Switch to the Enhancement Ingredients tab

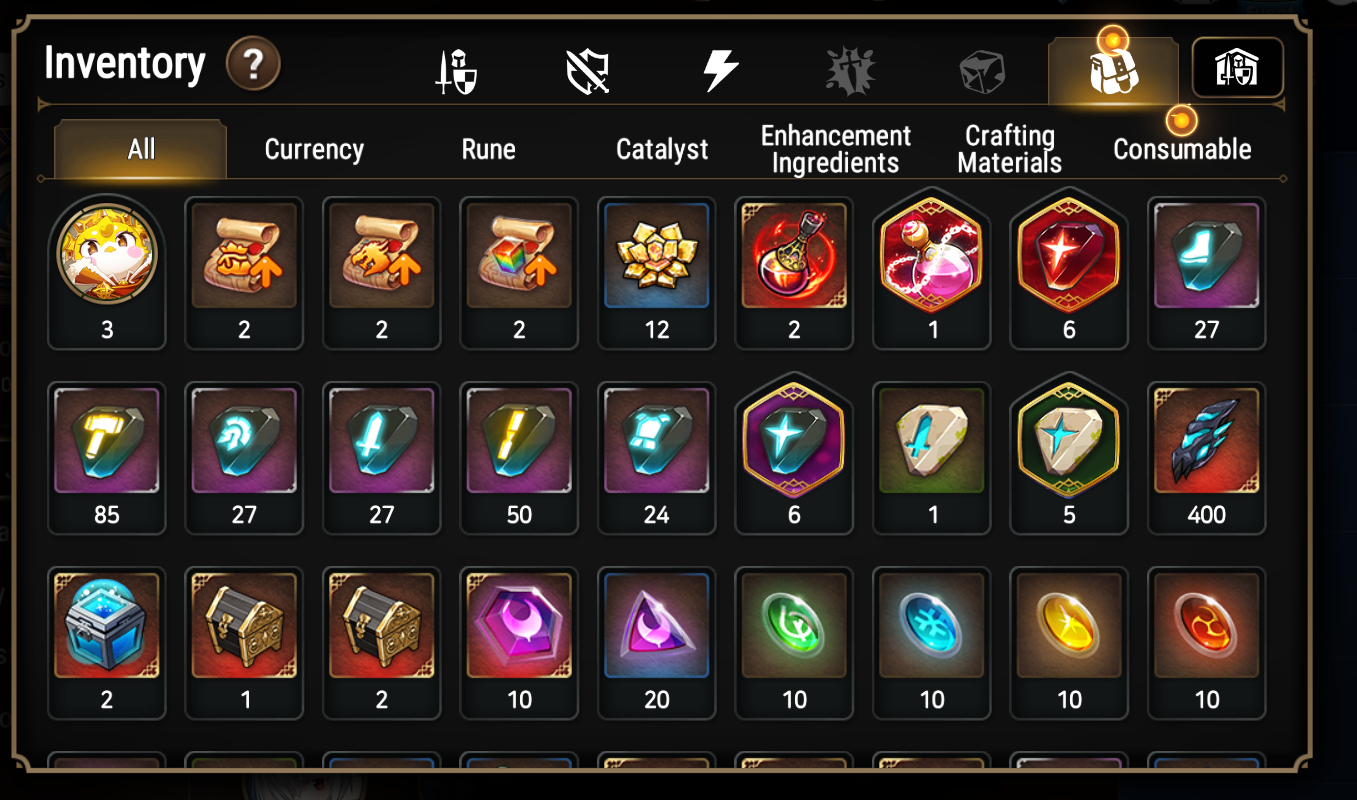click(x=835, y=148)
